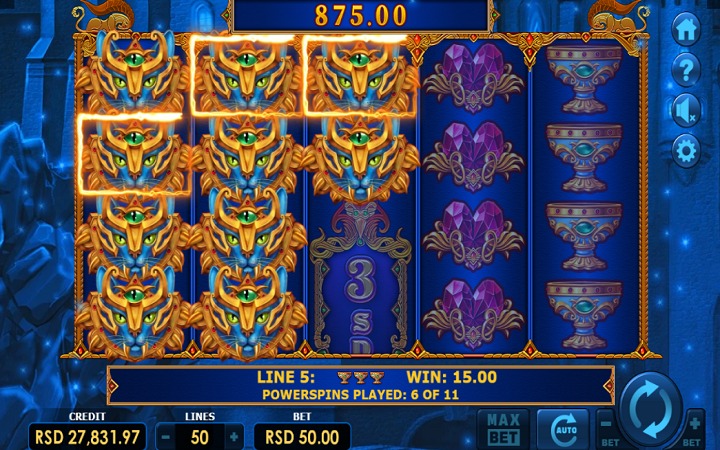This screenshot has height=450, width=720.
Task: Set the wager with MAX BET
Action: click(503, 428)
